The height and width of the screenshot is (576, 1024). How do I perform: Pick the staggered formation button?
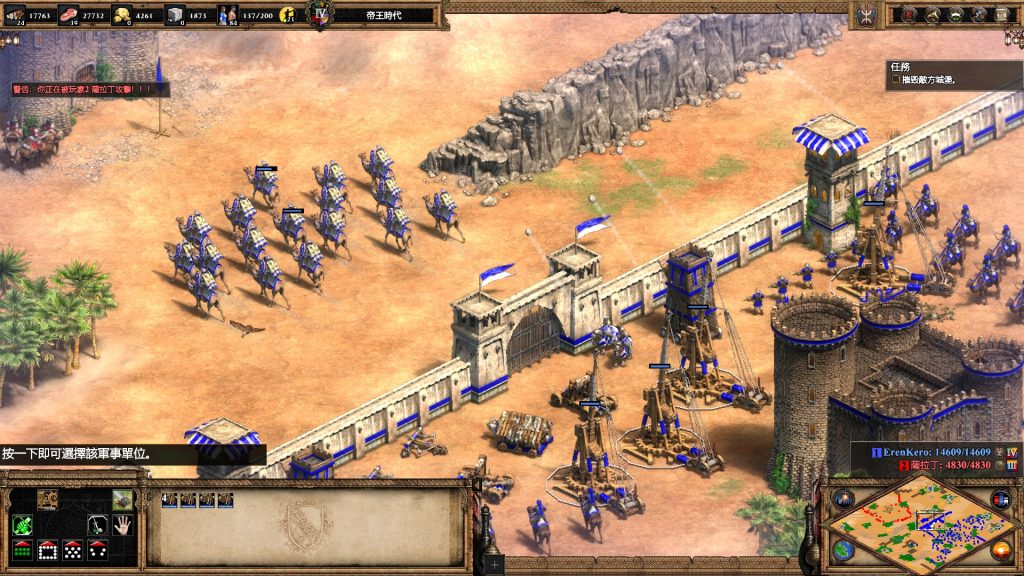click(72, 549)
